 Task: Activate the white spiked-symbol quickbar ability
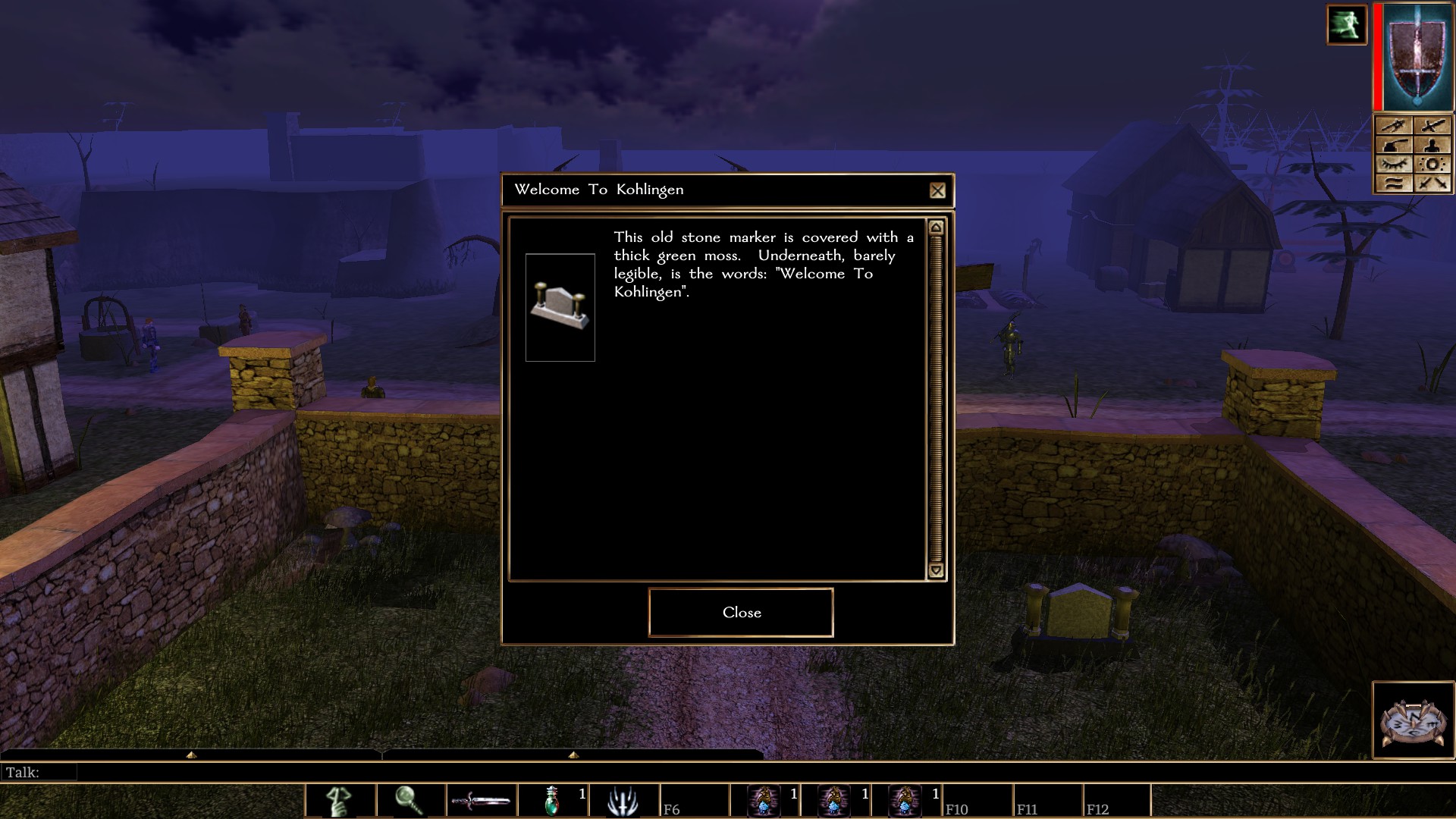[x=623, y=801]
